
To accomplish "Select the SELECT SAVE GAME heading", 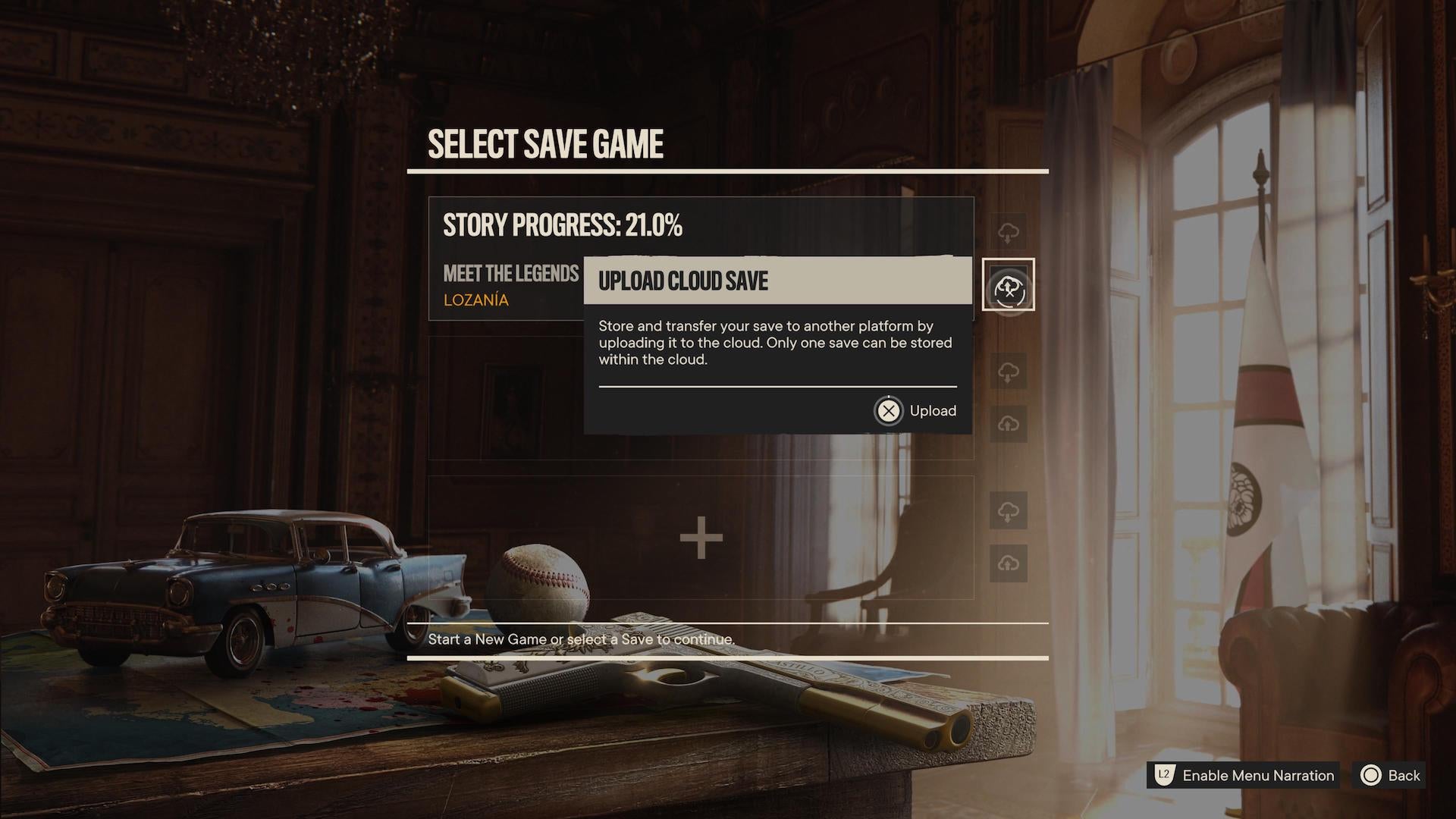I will 545,144.
